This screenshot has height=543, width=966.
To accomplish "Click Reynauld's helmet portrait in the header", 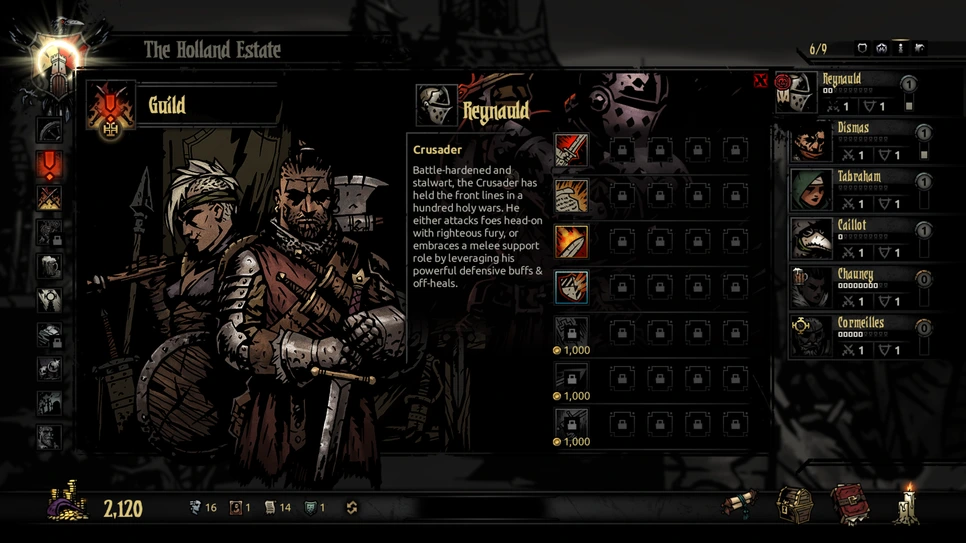I will click(436, 105).
